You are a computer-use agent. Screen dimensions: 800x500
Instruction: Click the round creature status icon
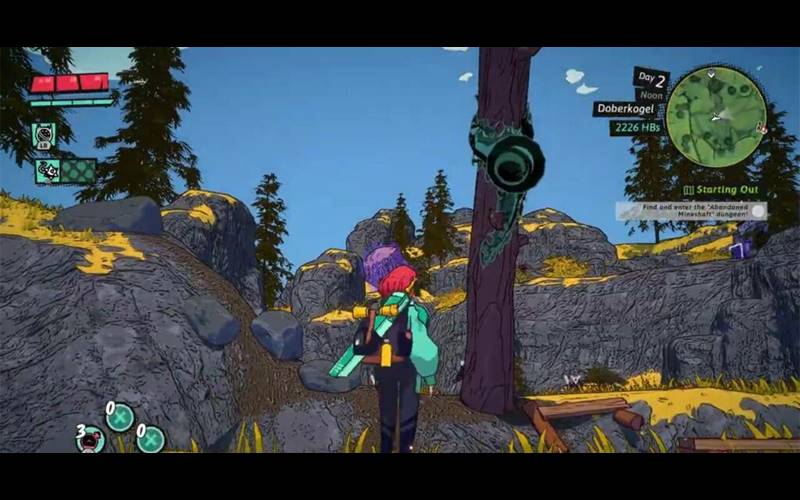pos(43,134)
